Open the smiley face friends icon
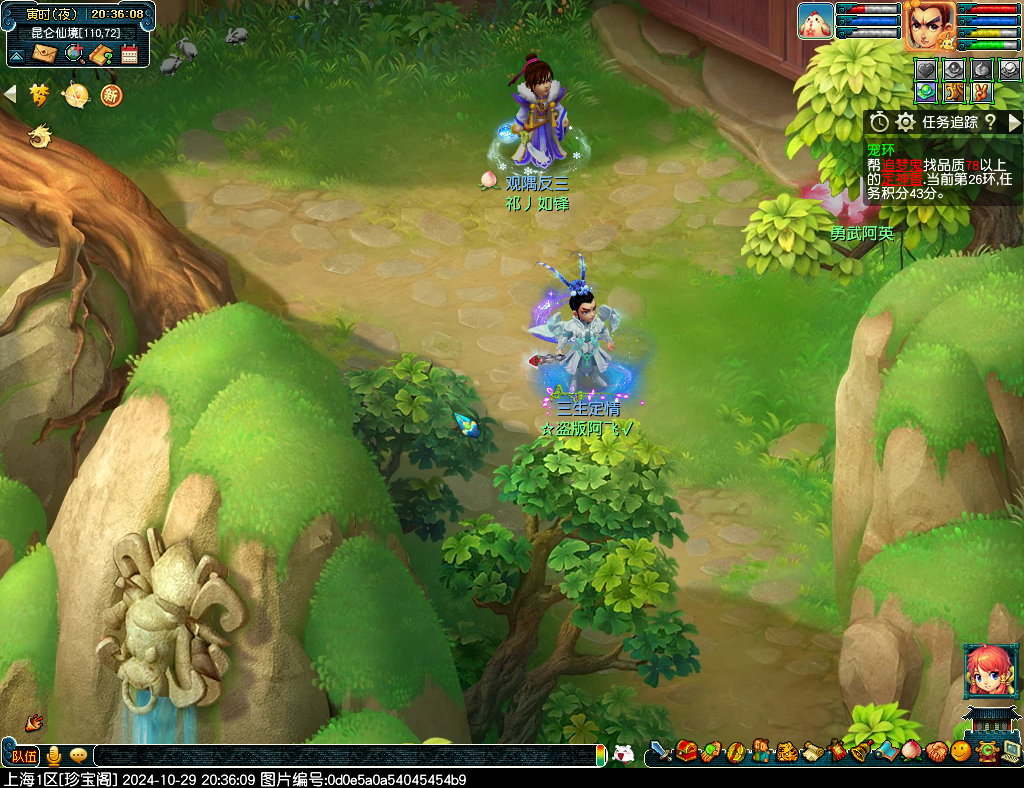The image size is (1024, 788). click(960, 750)
